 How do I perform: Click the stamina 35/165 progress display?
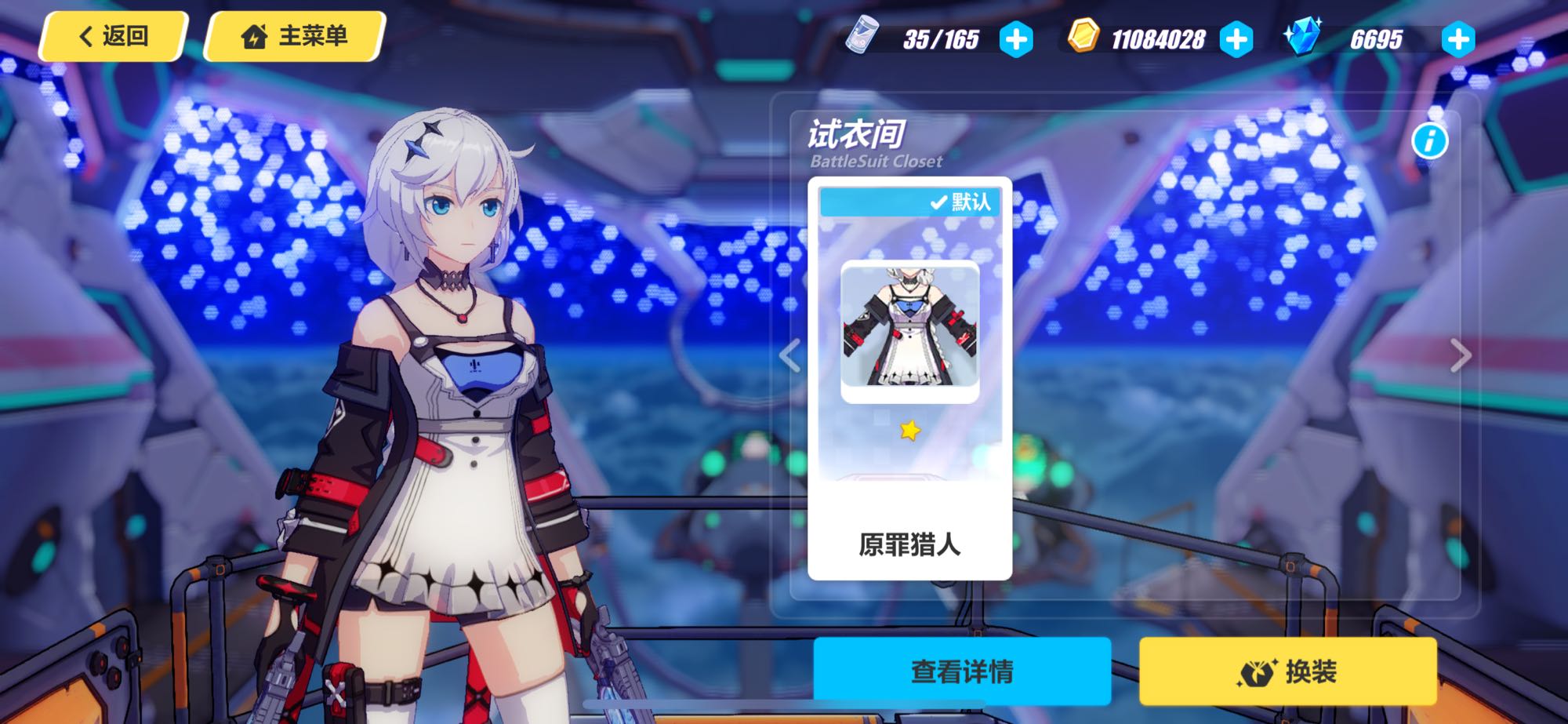[943, 38]
